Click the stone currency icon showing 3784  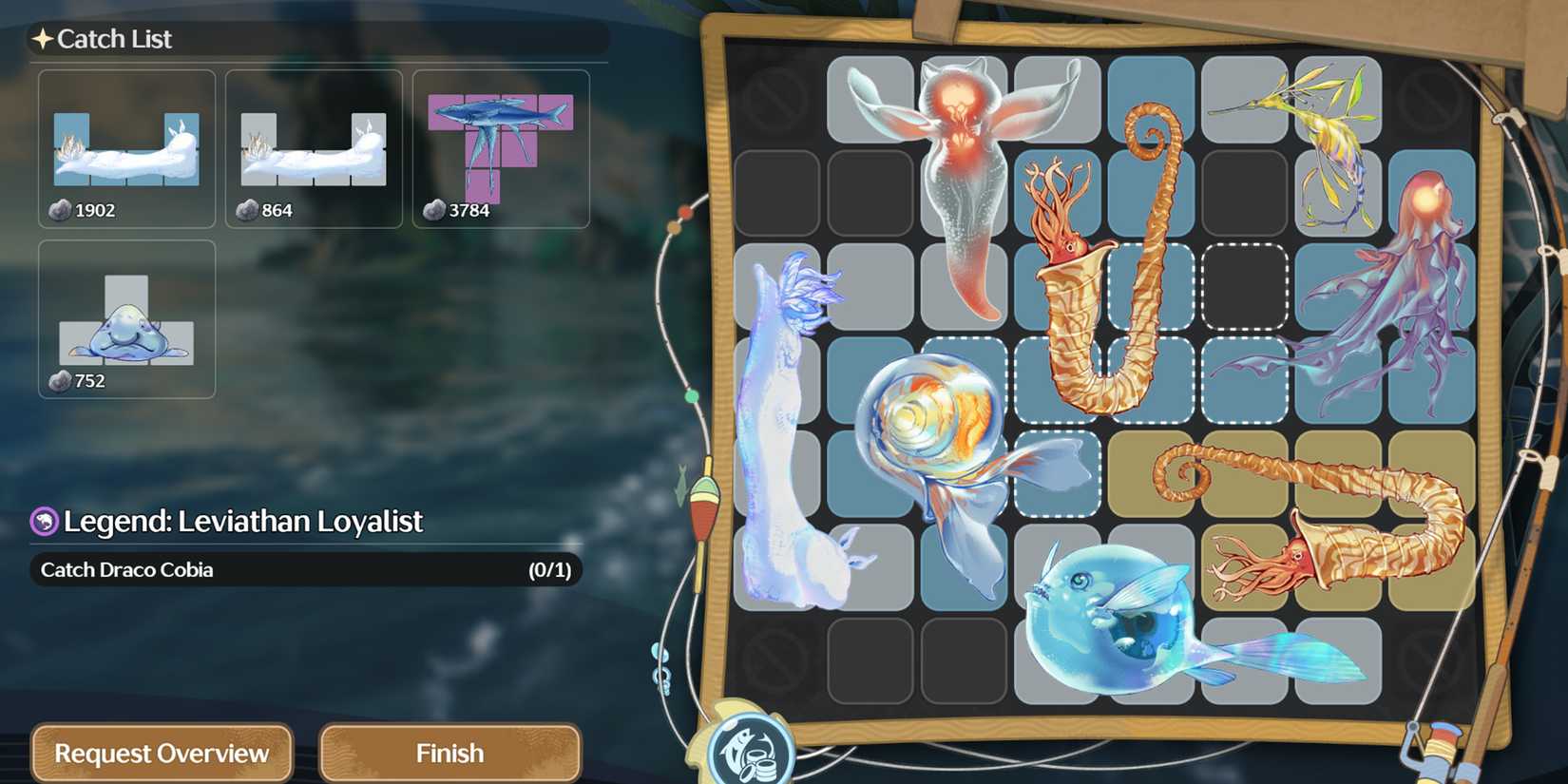pos(432,210)
